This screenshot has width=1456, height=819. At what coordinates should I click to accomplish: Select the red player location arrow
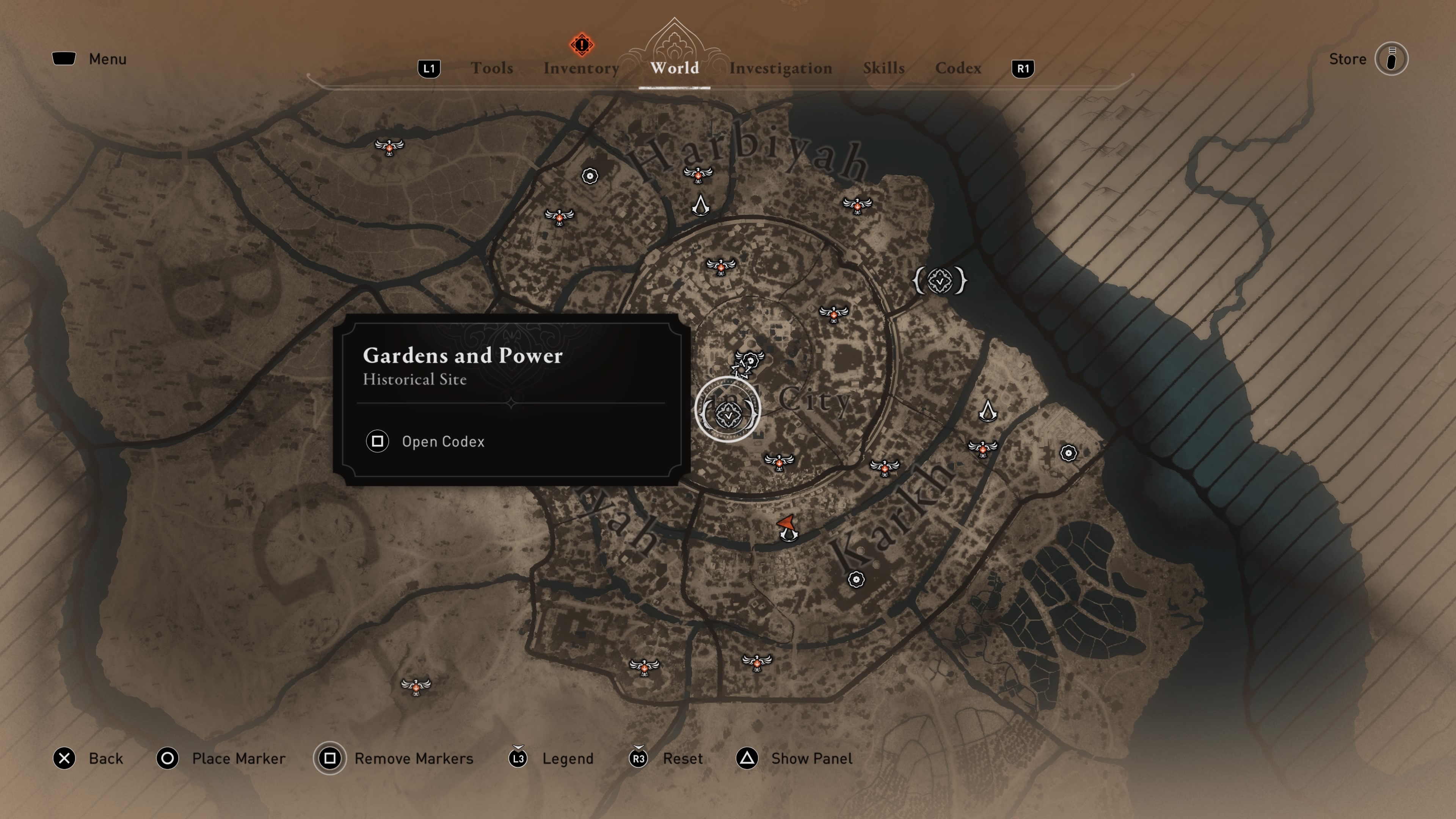pyautogui.click(x=787, y=525)
